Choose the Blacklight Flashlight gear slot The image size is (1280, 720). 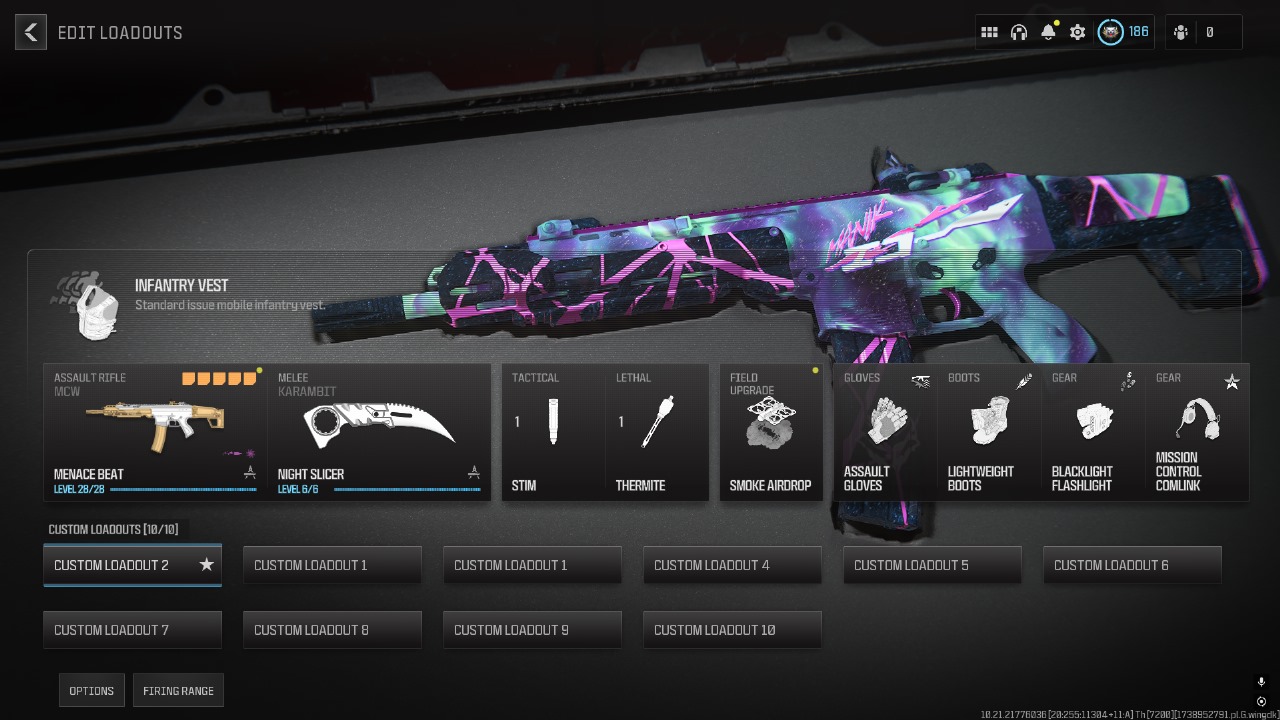coord(1093,432)
